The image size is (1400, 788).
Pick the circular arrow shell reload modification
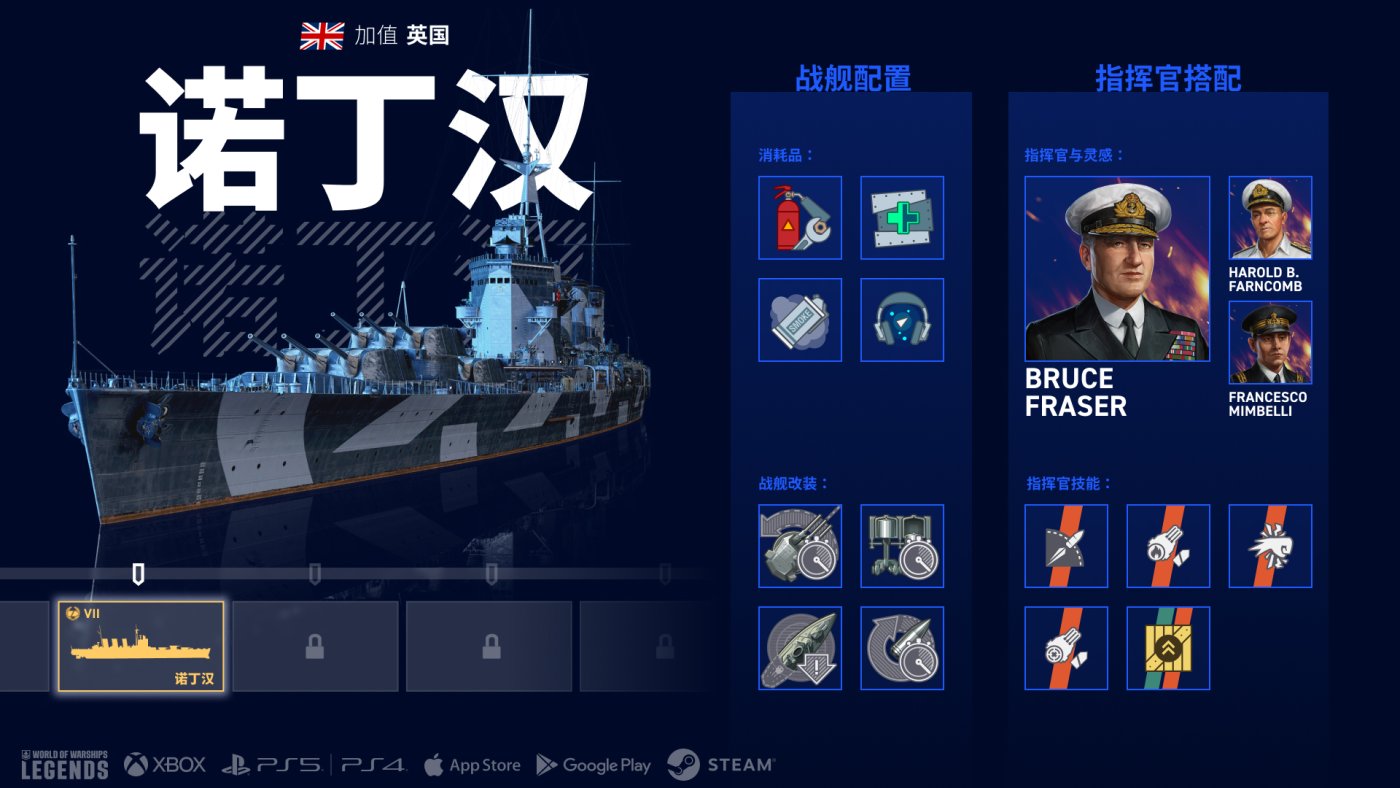(902, 648)
